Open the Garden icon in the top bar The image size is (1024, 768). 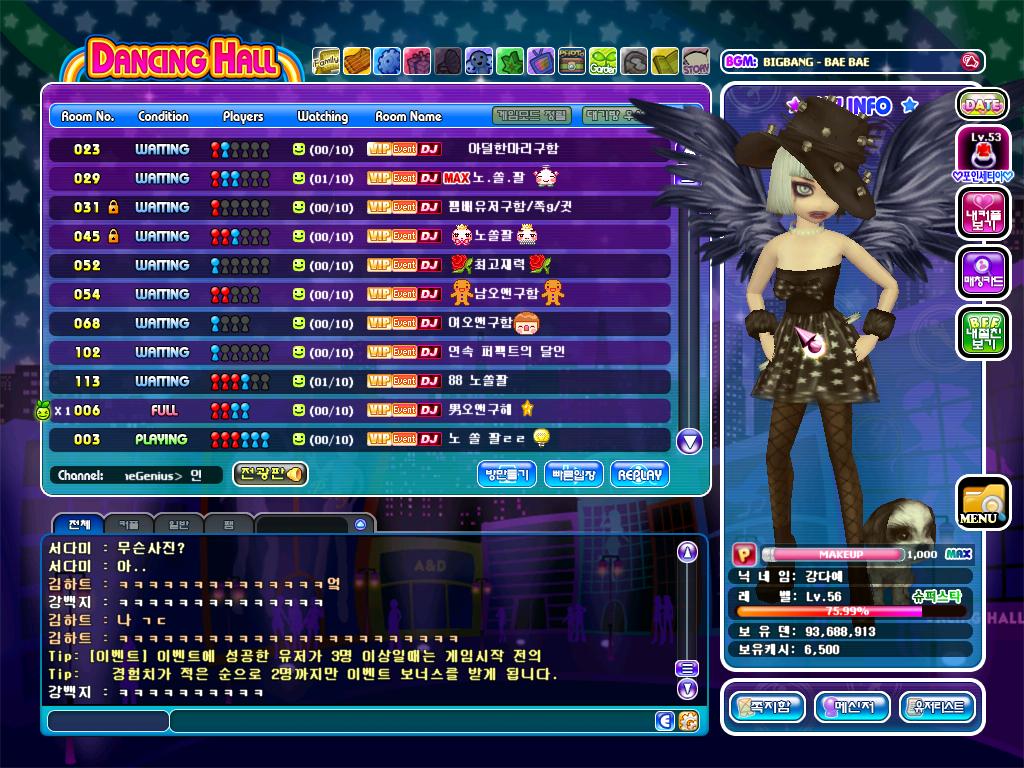[x=603, y=62]
